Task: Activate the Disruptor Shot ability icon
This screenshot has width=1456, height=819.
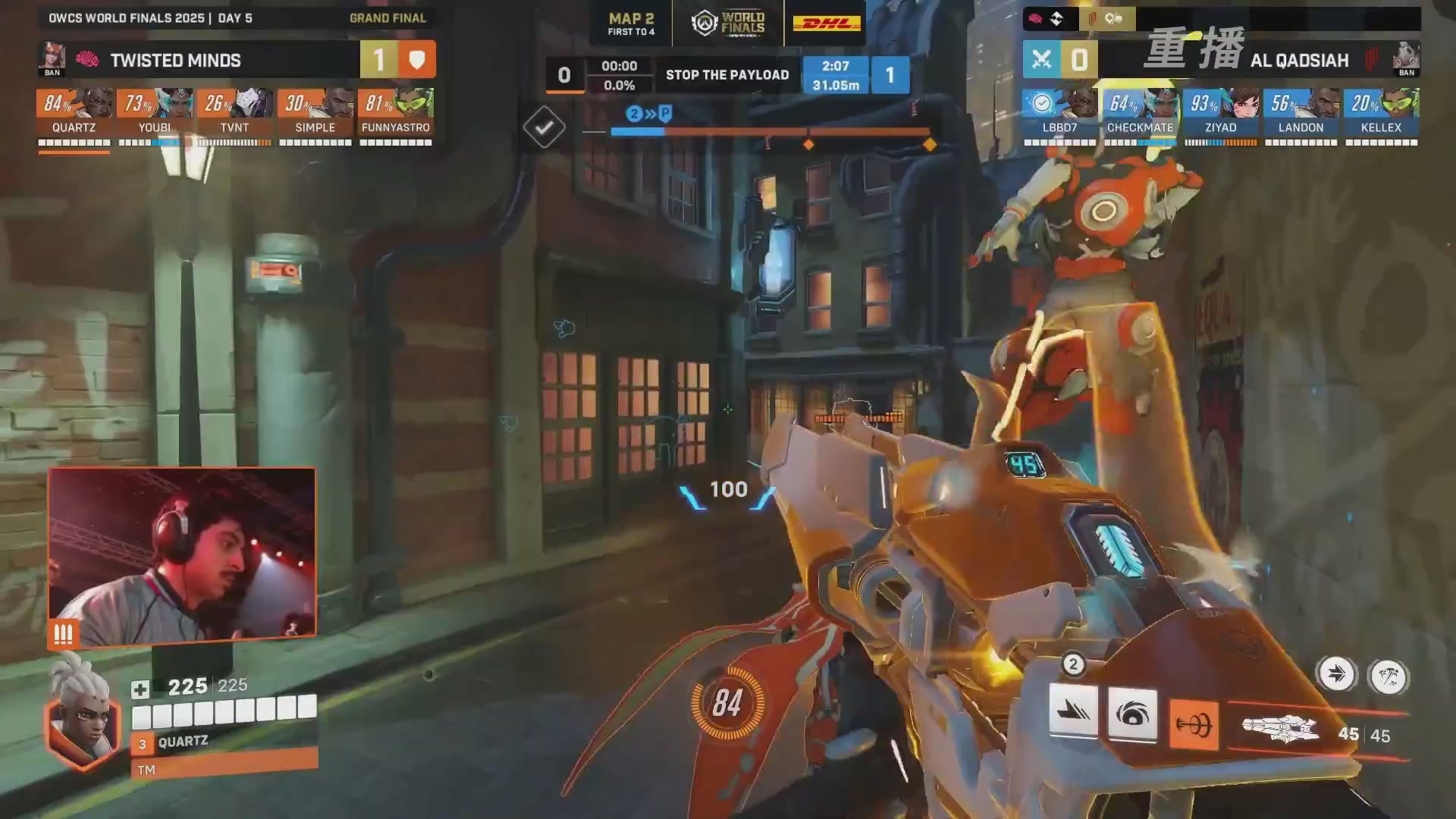Action: coord(1132,714)
